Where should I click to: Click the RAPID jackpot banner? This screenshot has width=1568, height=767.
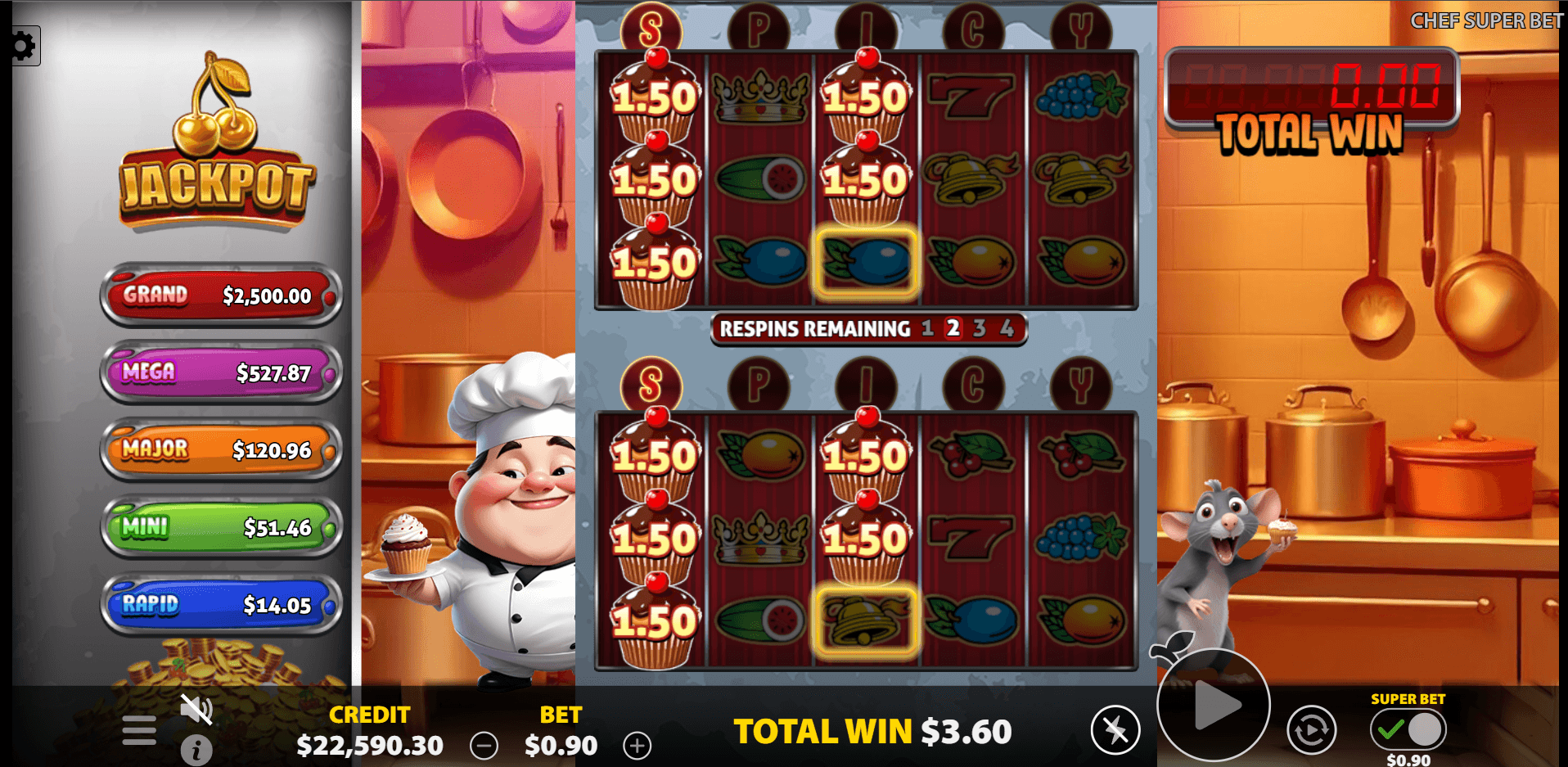[220, 605]
